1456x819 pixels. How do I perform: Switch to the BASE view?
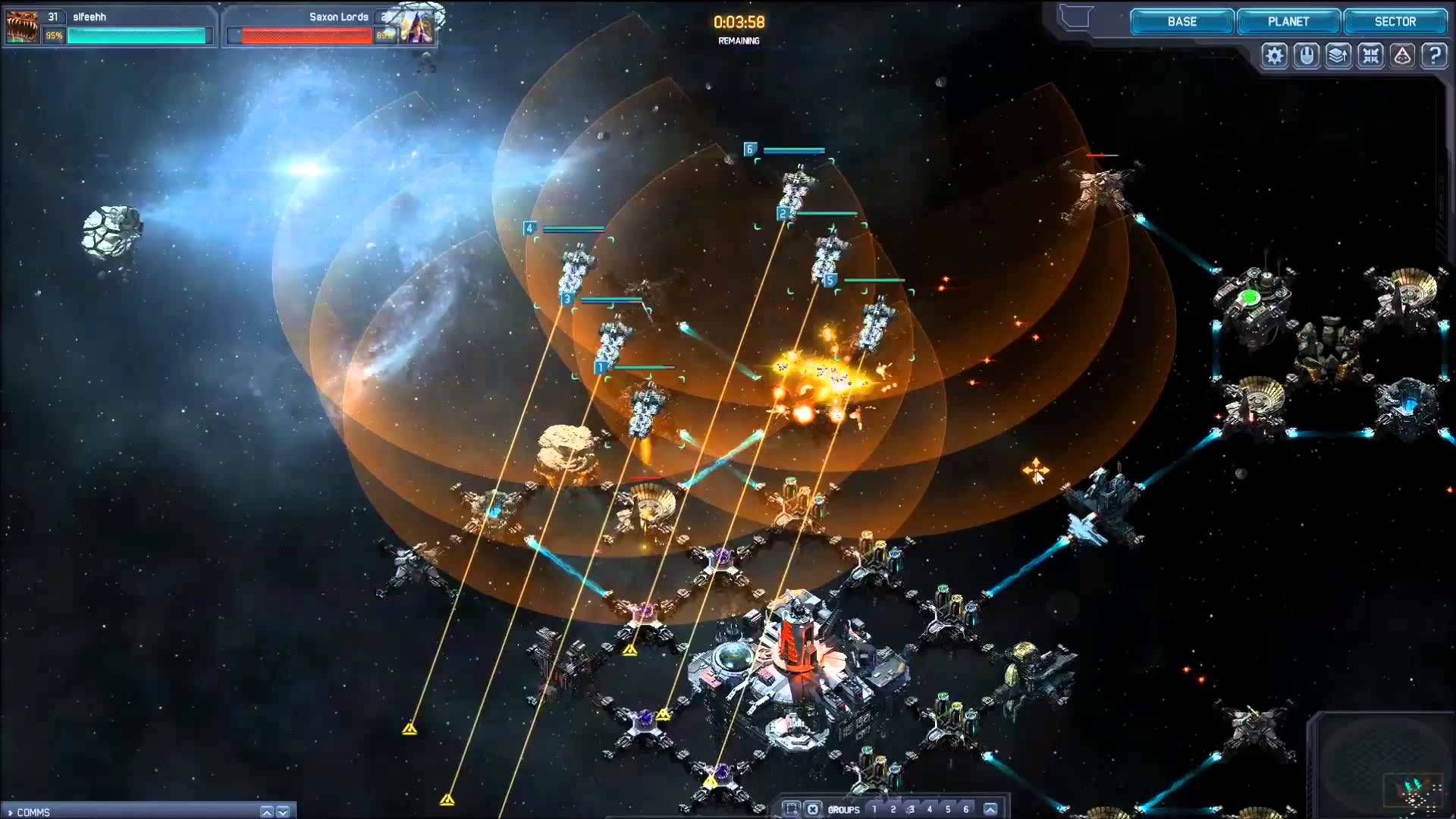click(x=1181, y=22)
